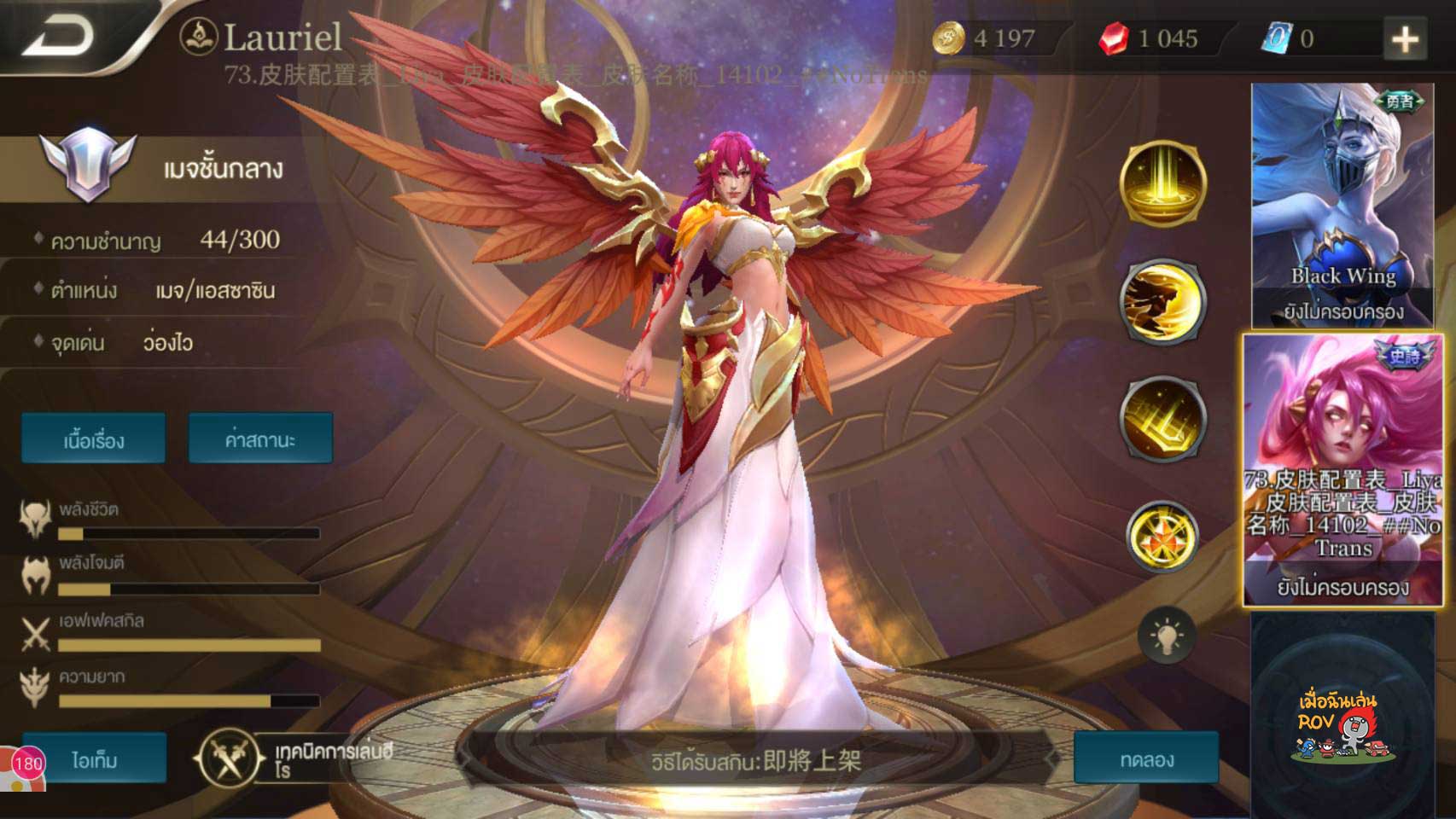Screen dimensions: 1456x819
Task: Open the round orange star skill
Action: coord(1162,537)
